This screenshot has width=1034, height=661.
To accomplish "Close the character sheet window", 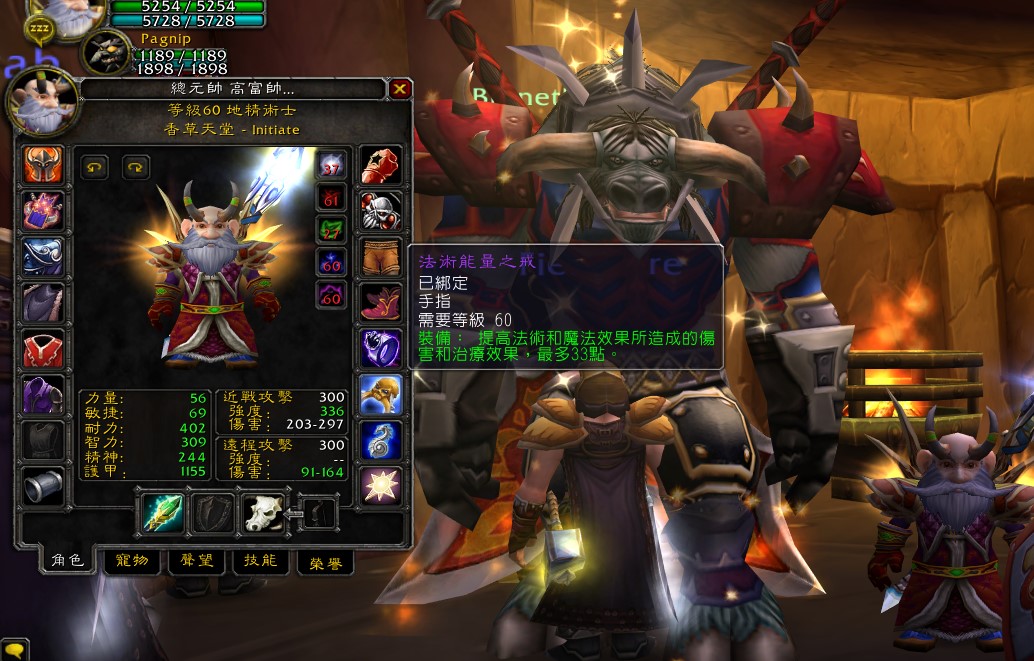I will [400, 89].
